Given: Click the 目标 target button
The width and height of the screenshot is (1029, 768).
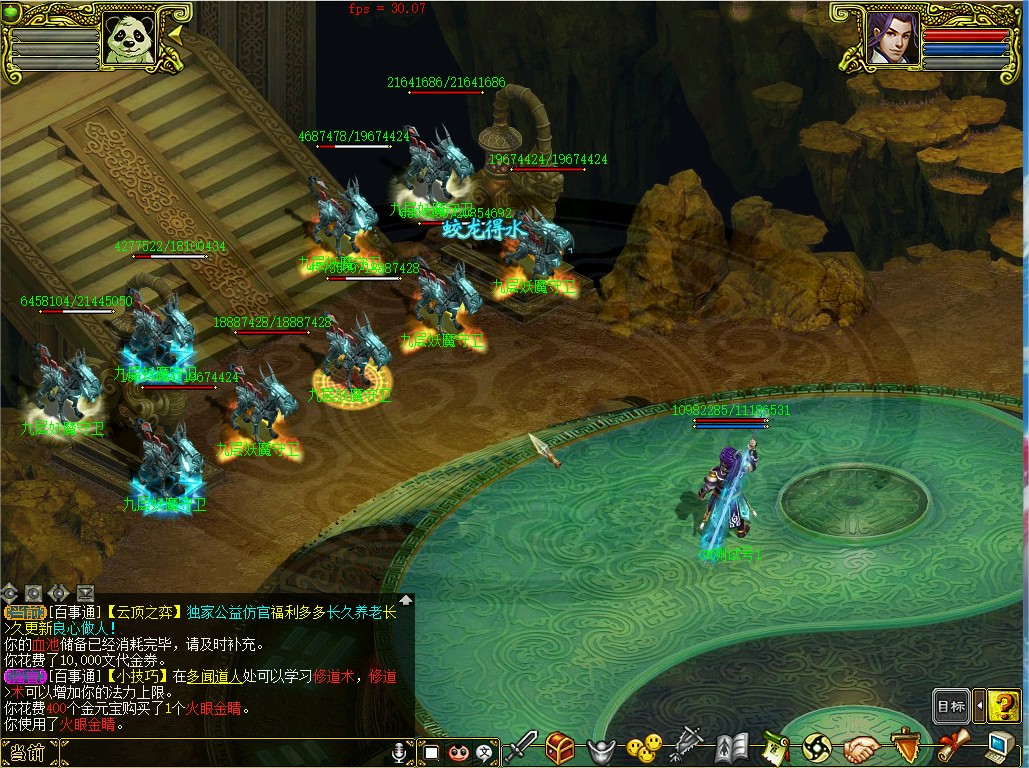Looking at the screenshot, I should coord(951,706).
